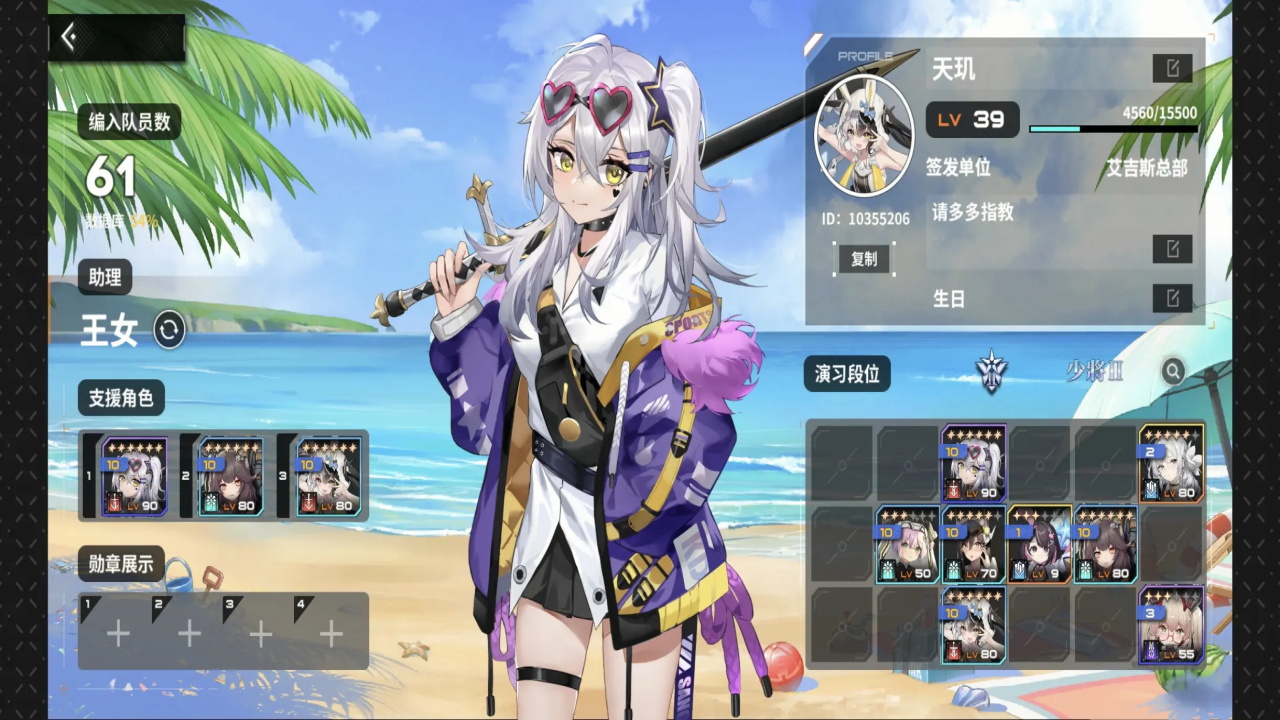Open the player profile avatar
Image resolution: width=1280 pixels, height=720 pixels.
click(864, 137)
